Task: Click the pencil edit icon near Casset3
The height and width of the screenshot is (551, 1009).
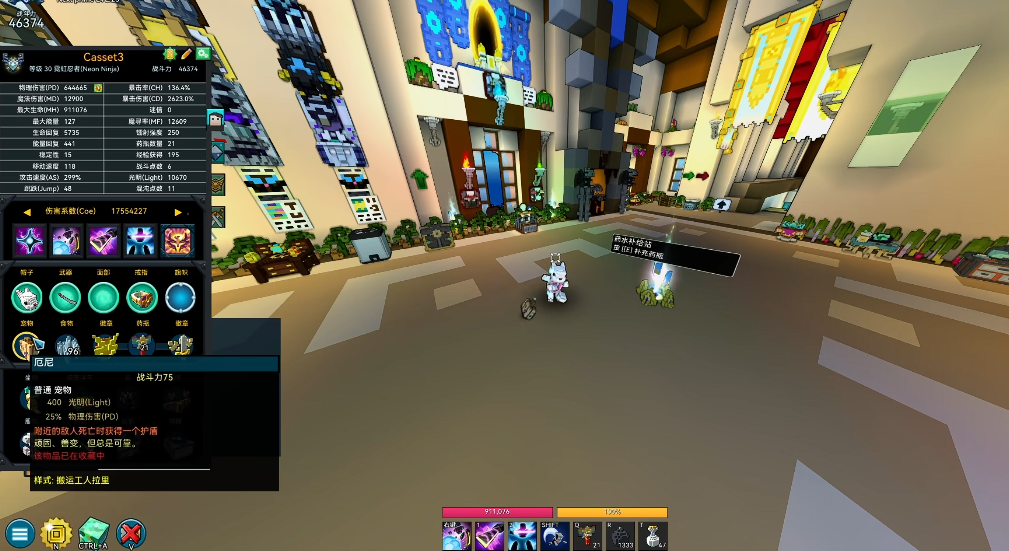Action: pyautogui.click(x=186, y=54)
